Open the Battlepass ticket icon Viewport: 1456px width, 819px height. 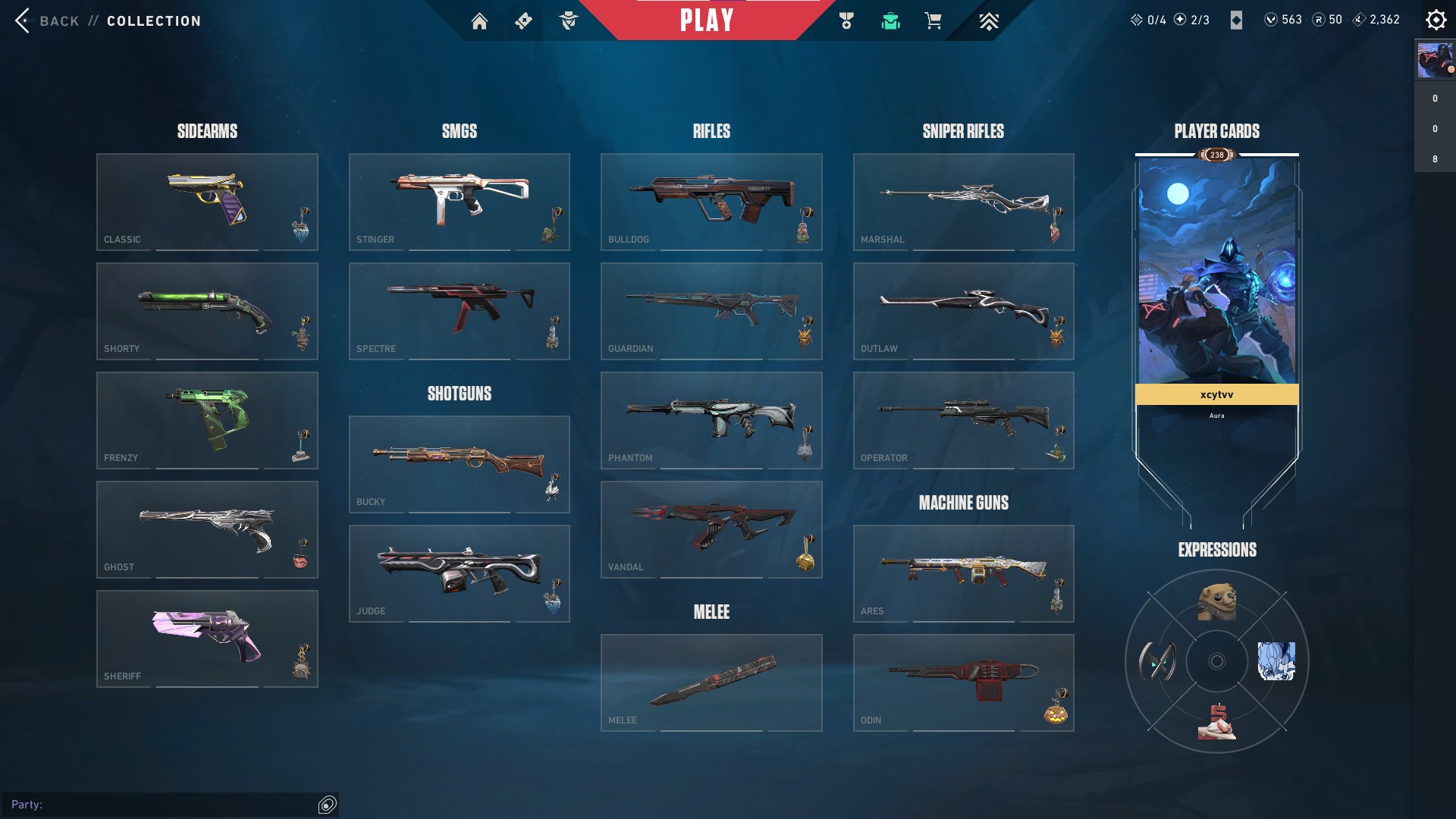click(523, 21)
